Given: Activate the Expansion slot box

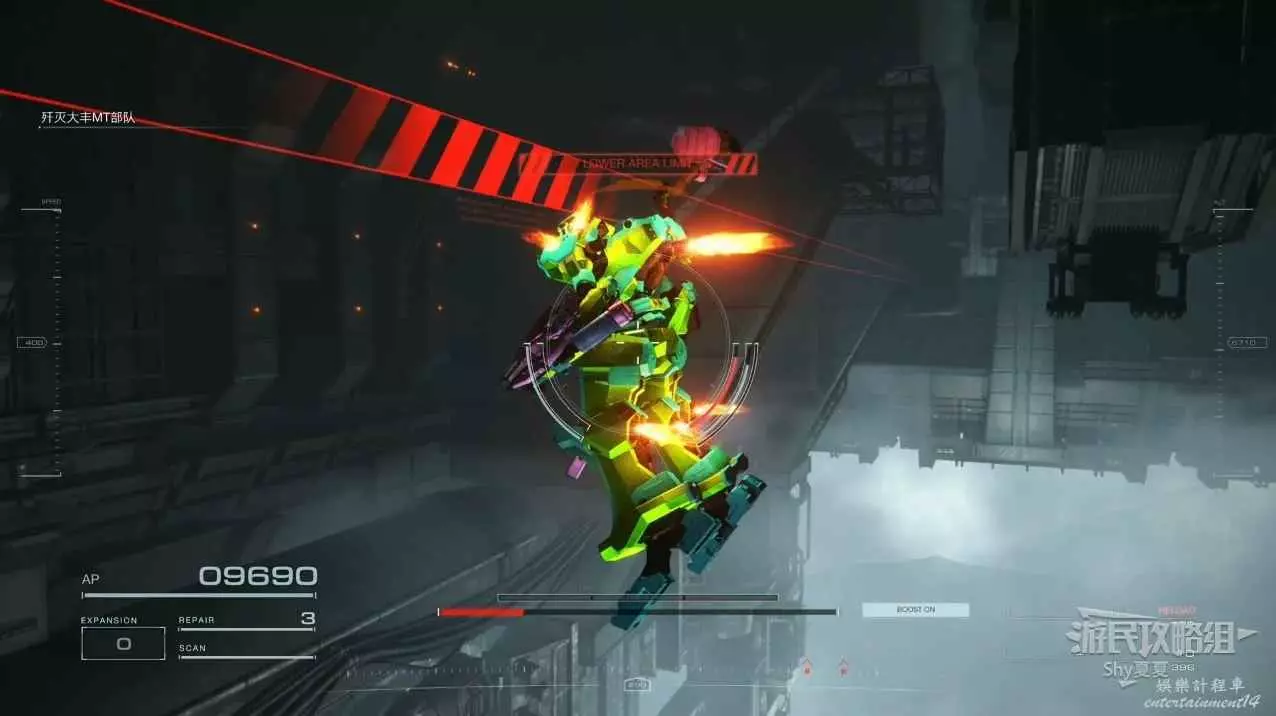Looking at the screenshot, I should pos(123,643).
